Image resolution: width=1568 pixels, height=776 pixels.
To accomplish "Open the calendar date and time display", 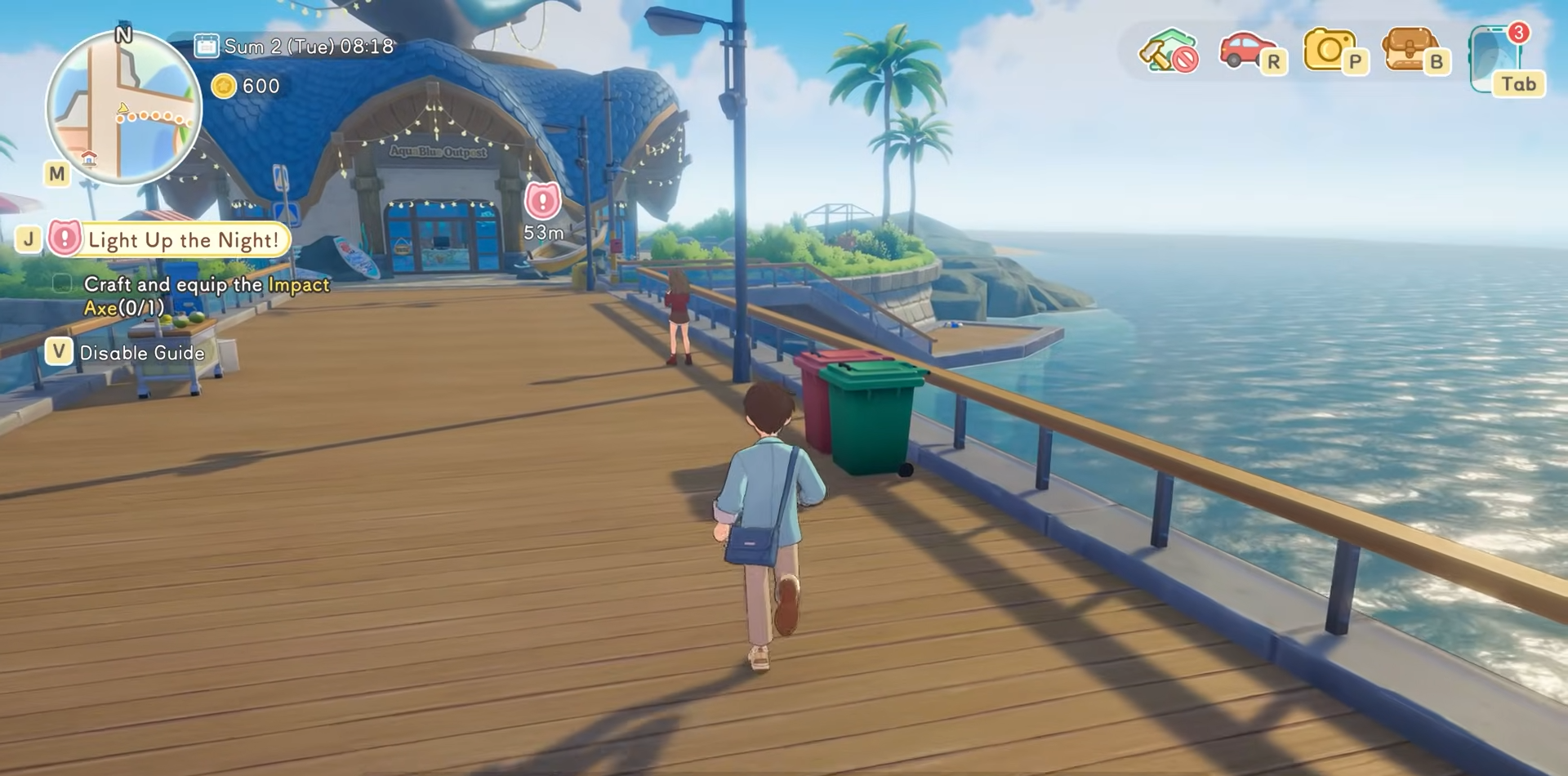I will click(295, 47).
